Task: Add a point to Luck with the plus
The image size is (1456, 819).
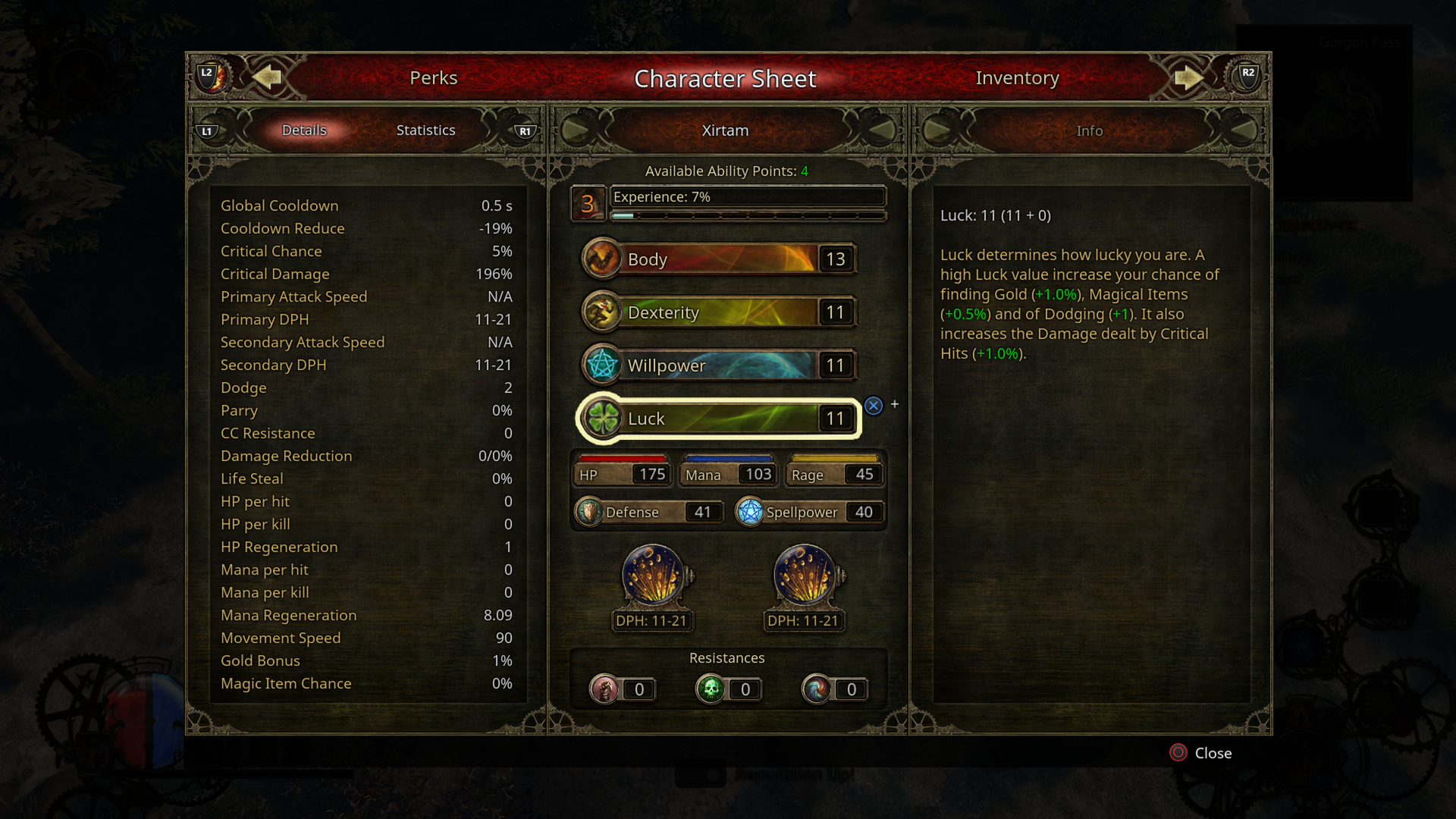Action: tap(893, 405)
